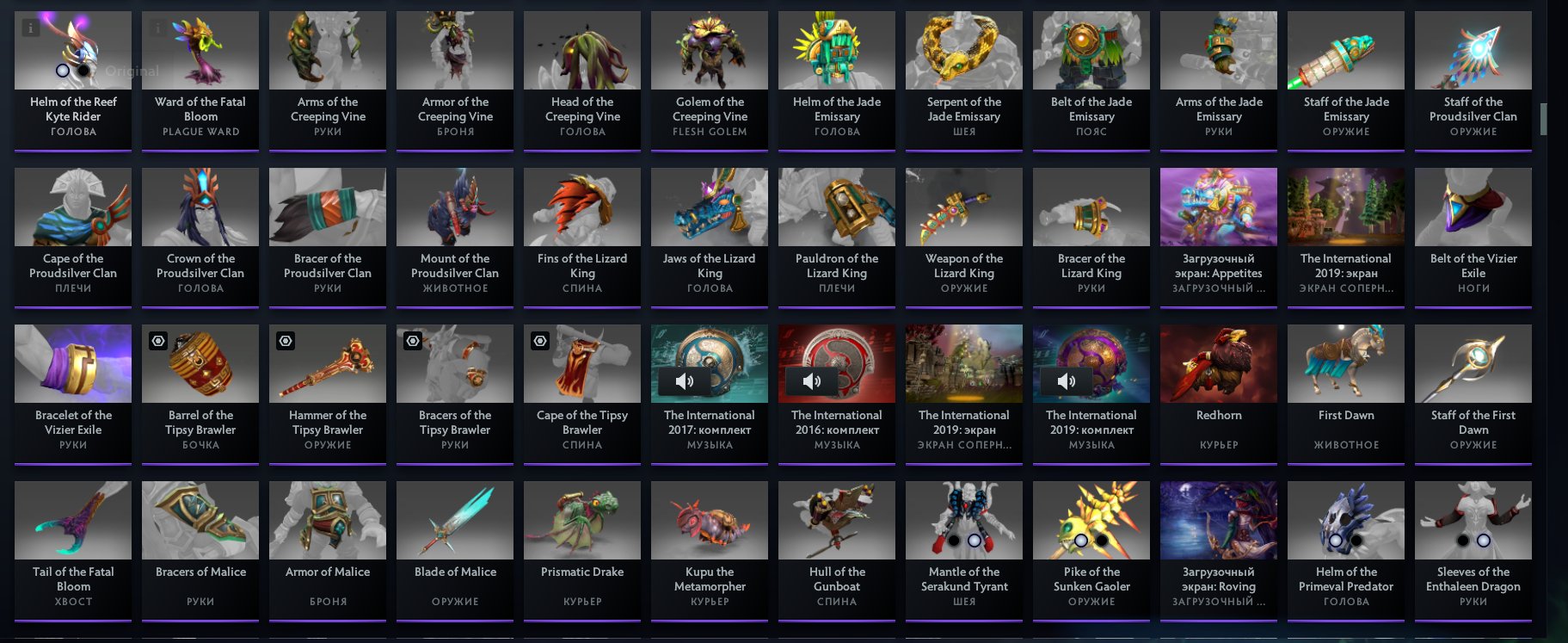Image resolution: width=1568 pixels, height=643 pixels.
Task: Toggle the eye preview on Bracers of the Tipsy Brawler
Action: pyautogui.click(x=412, y=340)
